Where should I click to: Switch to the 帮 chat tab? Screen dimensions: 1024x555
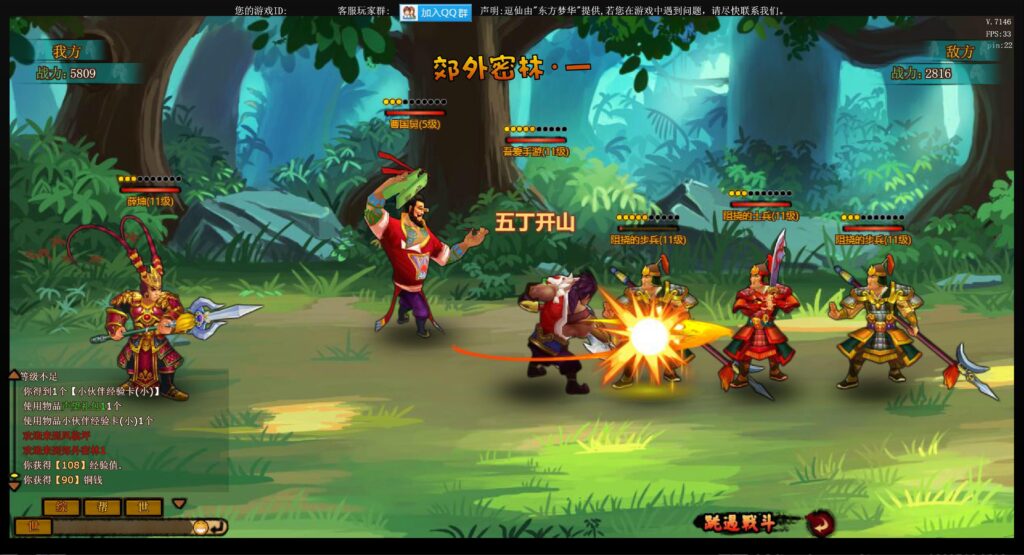coord(101,507)
